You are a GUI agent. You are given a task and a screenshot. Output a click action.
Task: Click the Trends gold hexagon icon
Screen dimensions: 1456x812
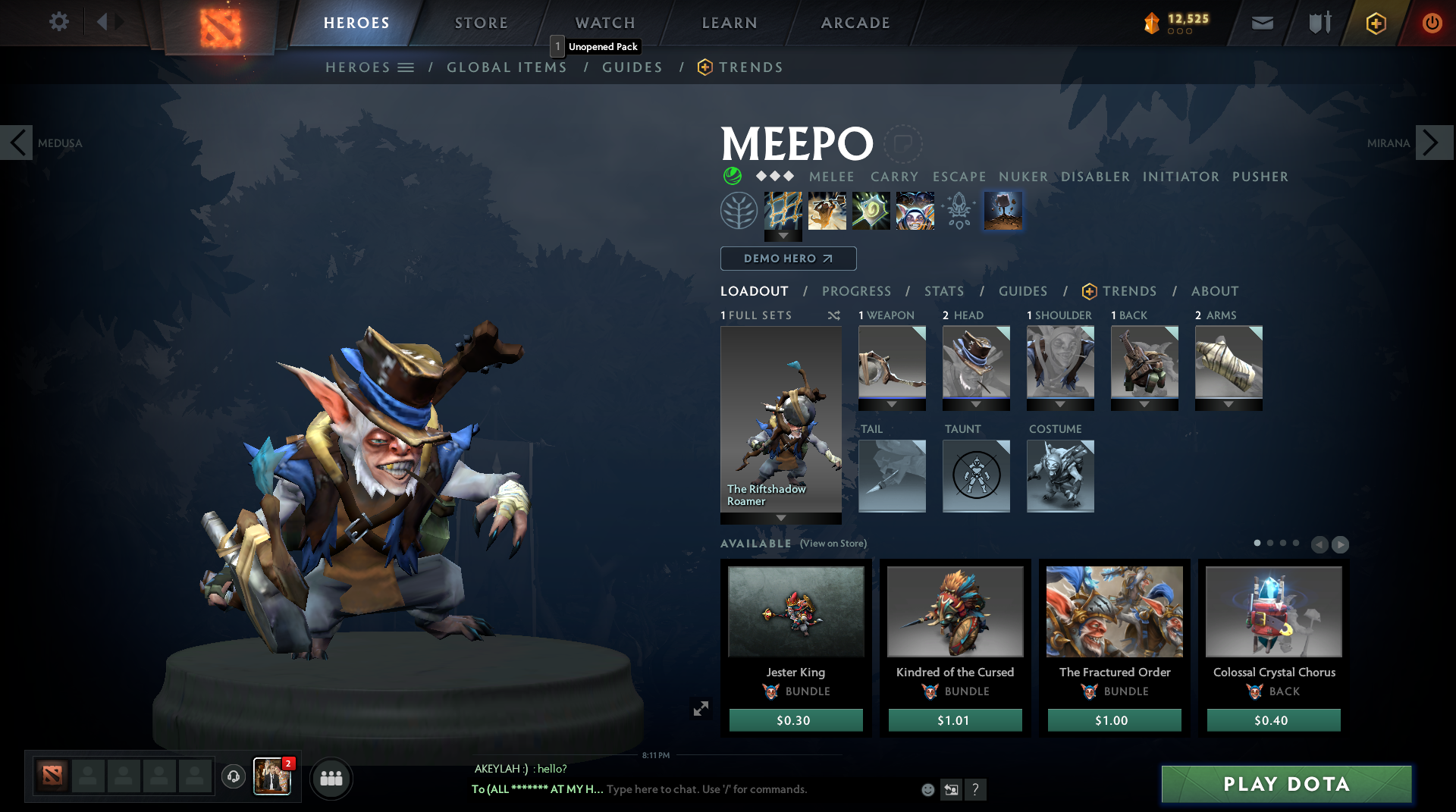(x=705, y=67)
